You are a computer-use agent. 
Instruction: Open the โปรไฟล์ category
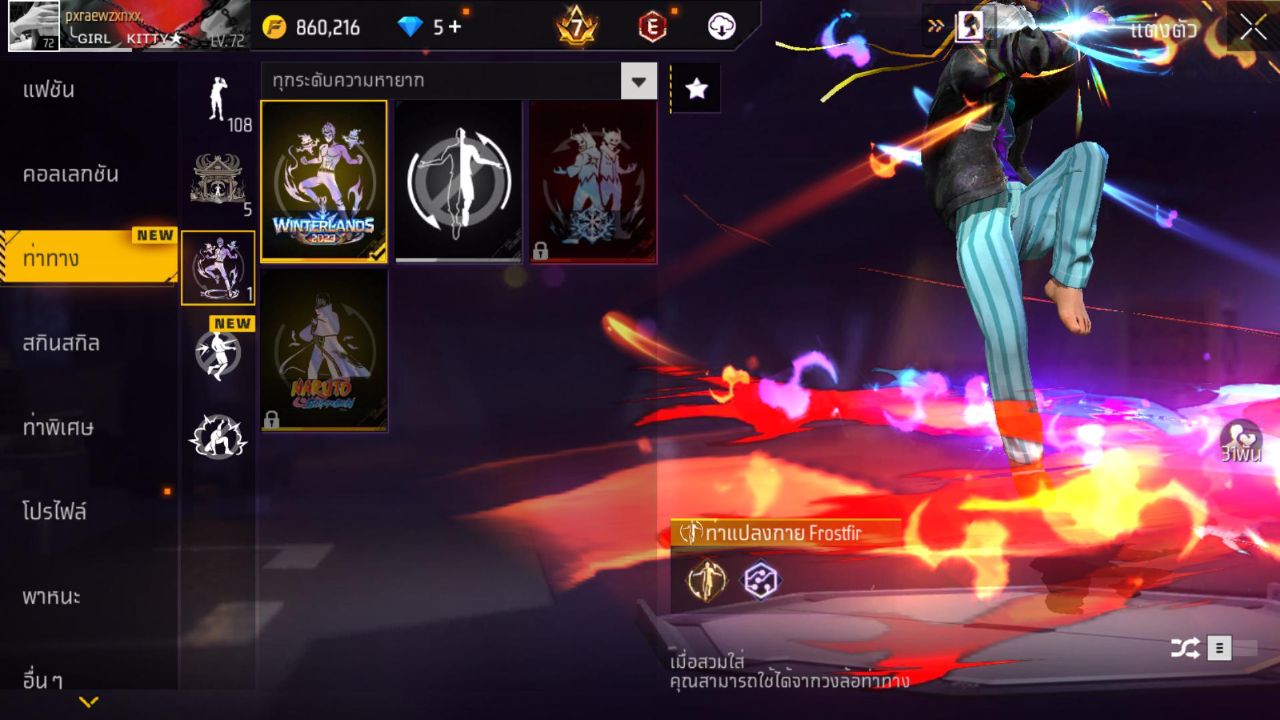[55, 512]
